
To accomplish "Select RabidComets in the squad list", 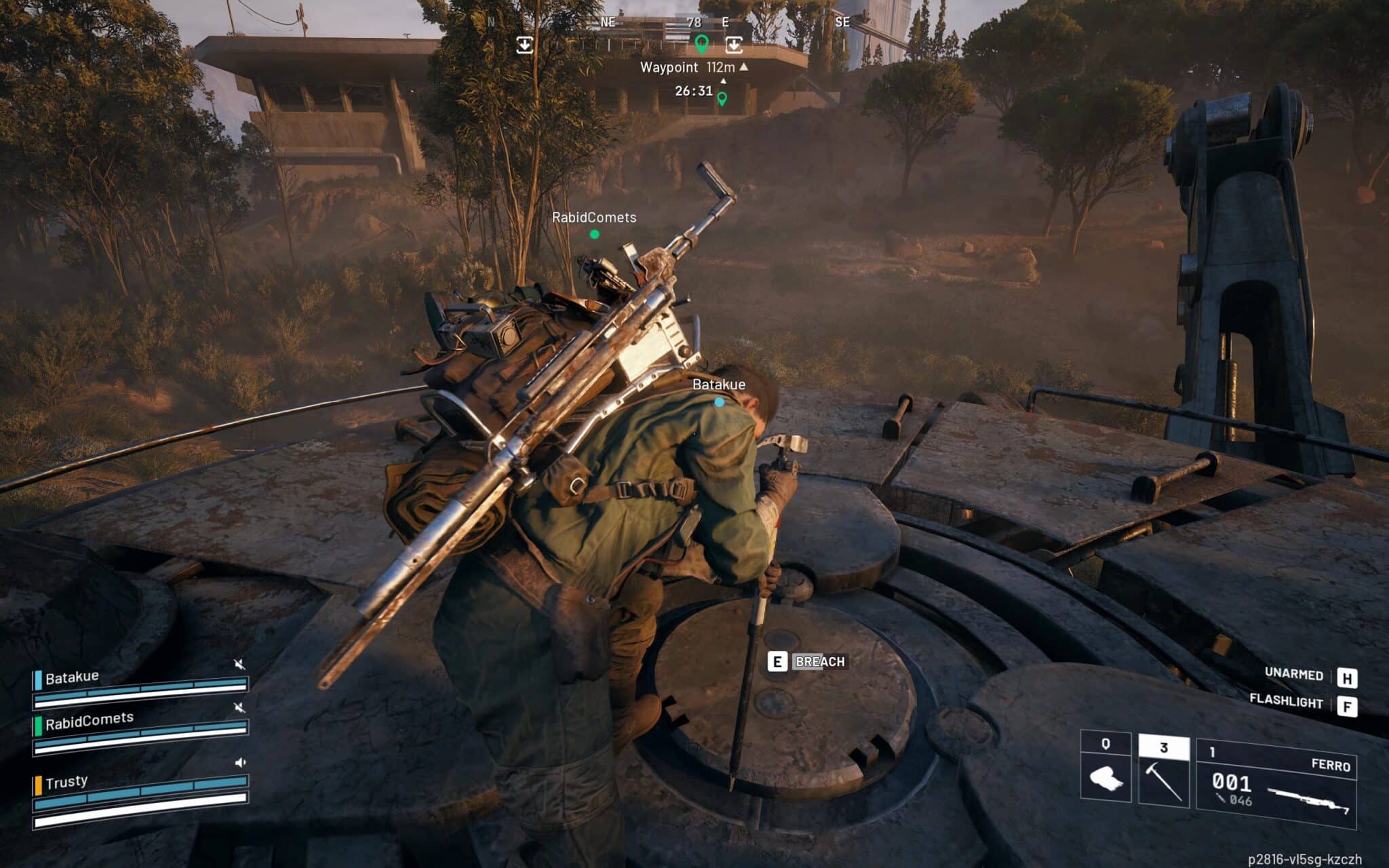I will click(x=89, y=720).
